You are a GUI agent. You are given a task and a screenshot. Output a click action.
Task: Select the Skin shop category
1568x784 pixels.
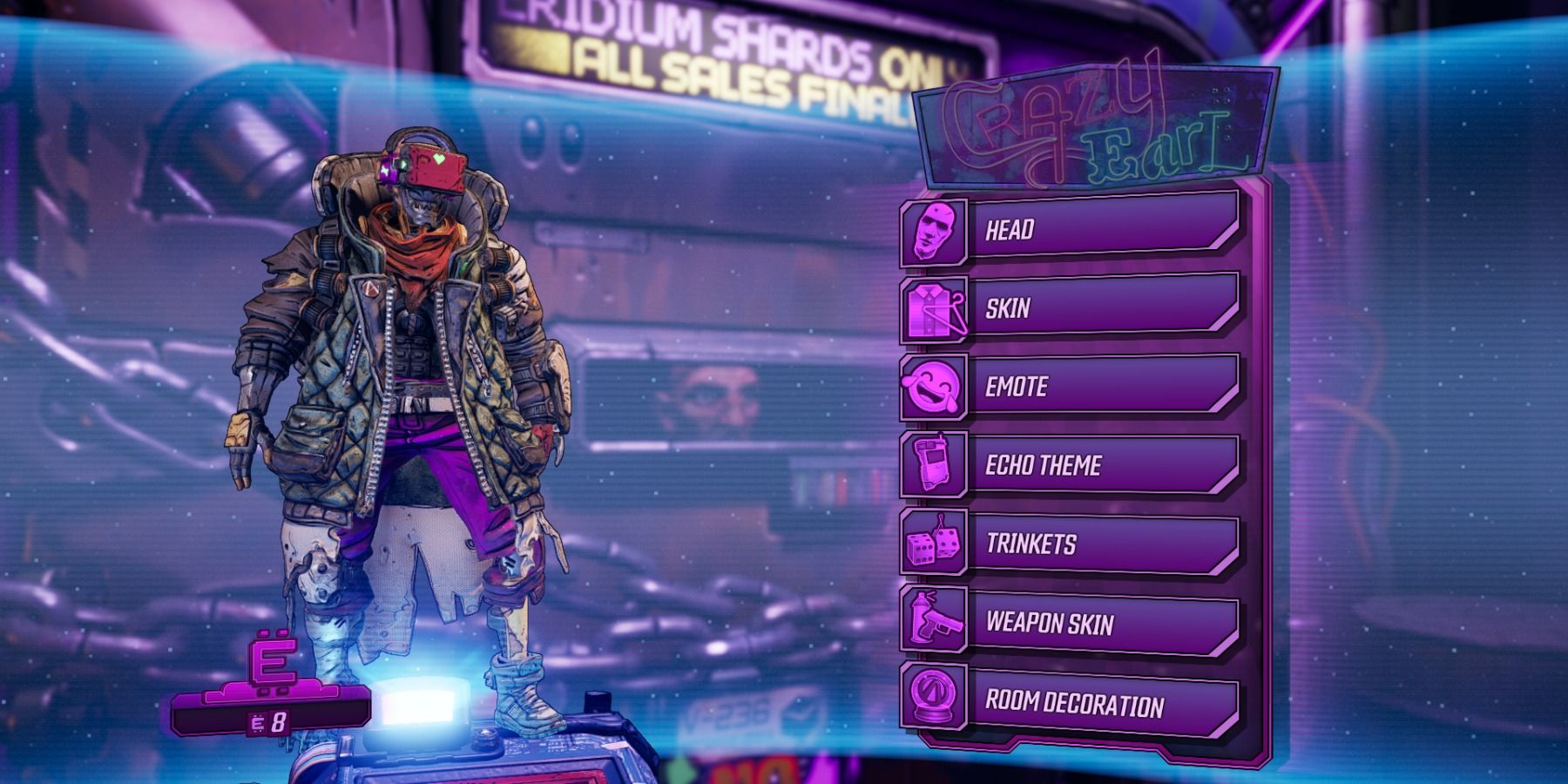(x=1071, y=308)
